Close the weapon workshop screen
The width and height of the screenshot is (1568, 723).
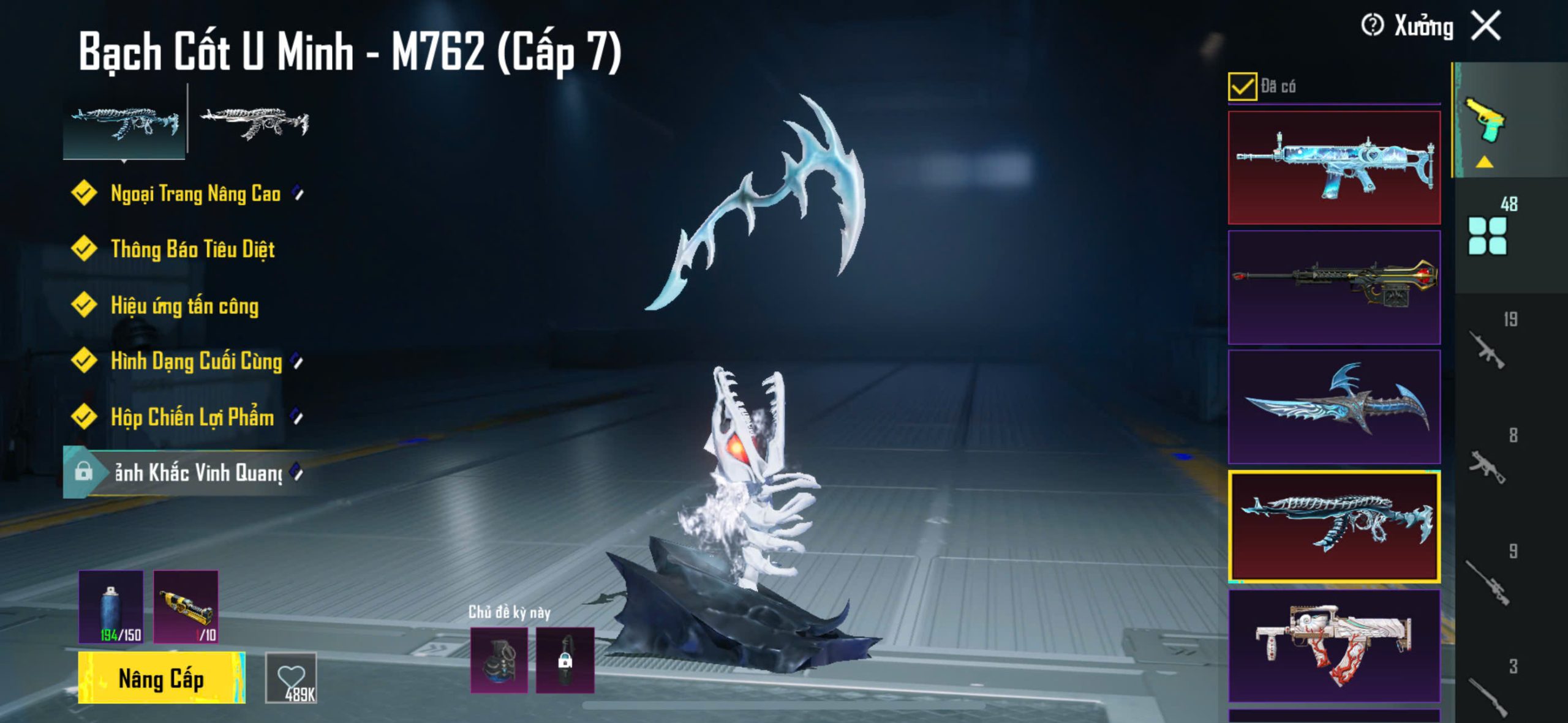point(1487,26)
